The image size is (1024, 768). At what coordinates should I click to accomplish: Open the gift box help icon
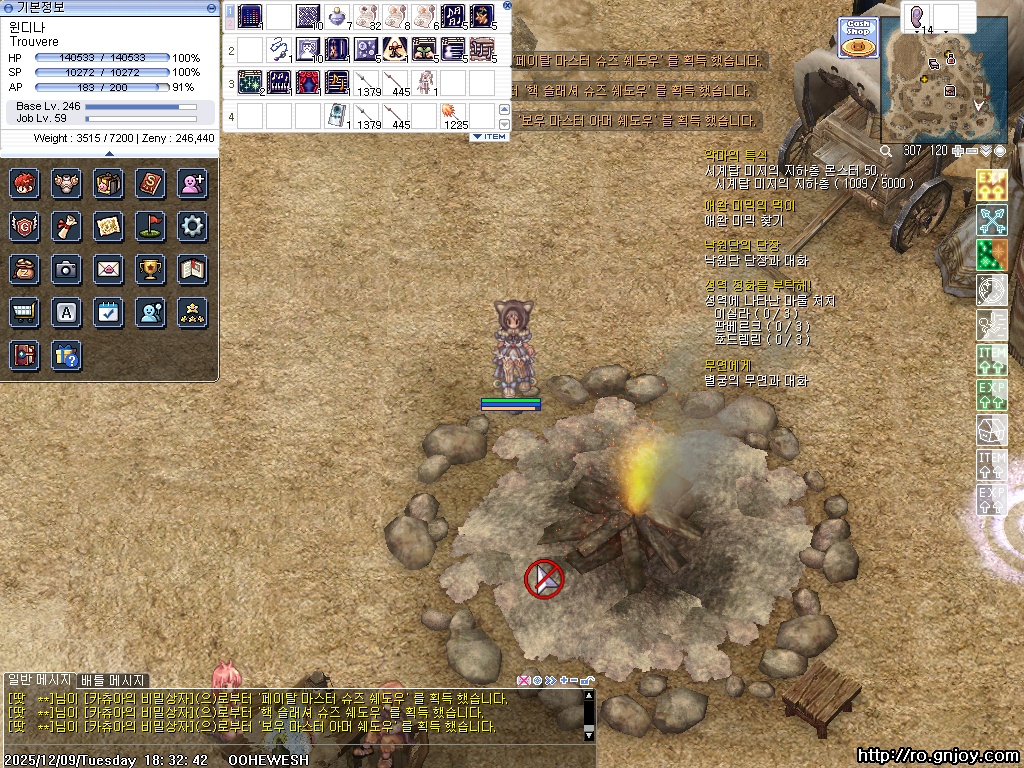(66, 355)
